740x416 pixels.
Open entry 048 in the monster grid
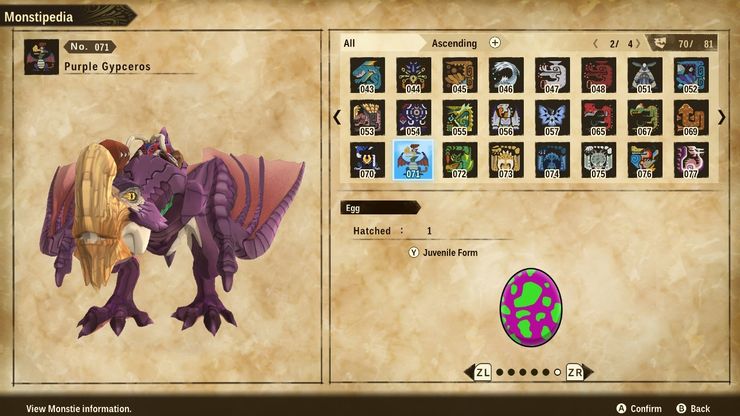pos(598,75)
